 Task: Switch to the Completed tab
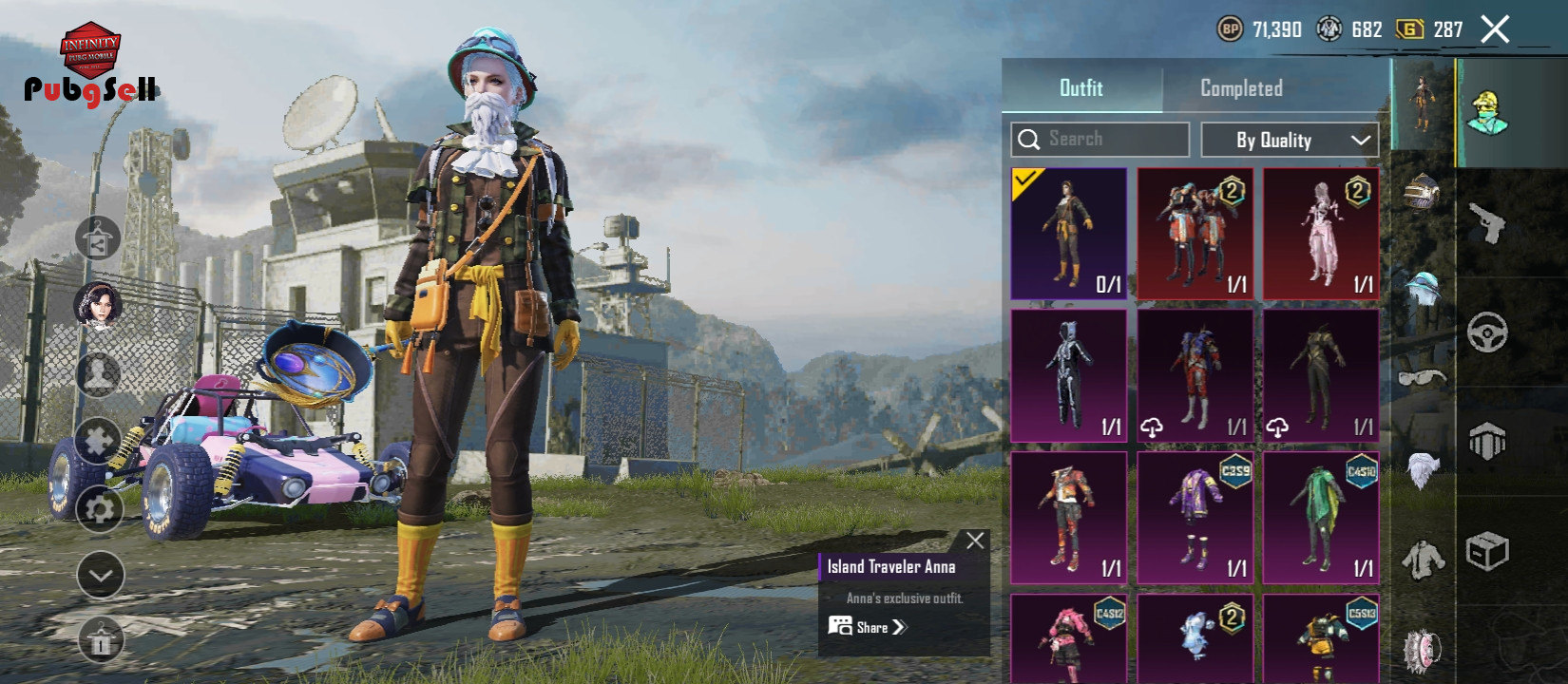(1241, 88)
